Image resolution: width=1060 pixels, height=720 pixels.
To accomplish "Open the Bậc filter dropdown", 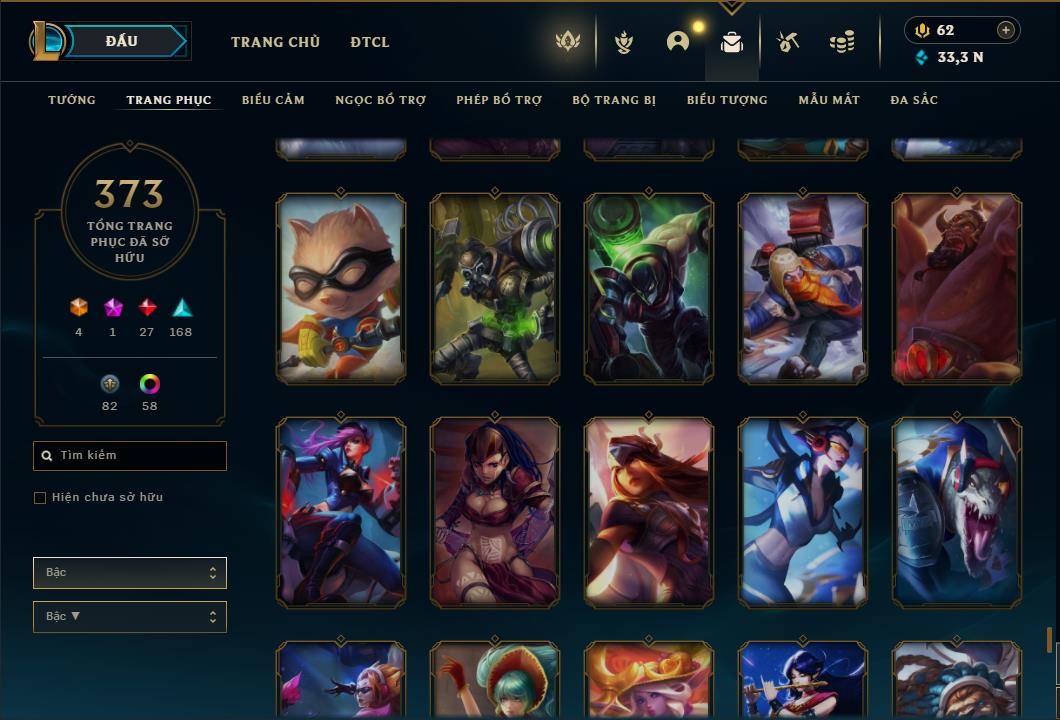I will click(x=130, y=573).
